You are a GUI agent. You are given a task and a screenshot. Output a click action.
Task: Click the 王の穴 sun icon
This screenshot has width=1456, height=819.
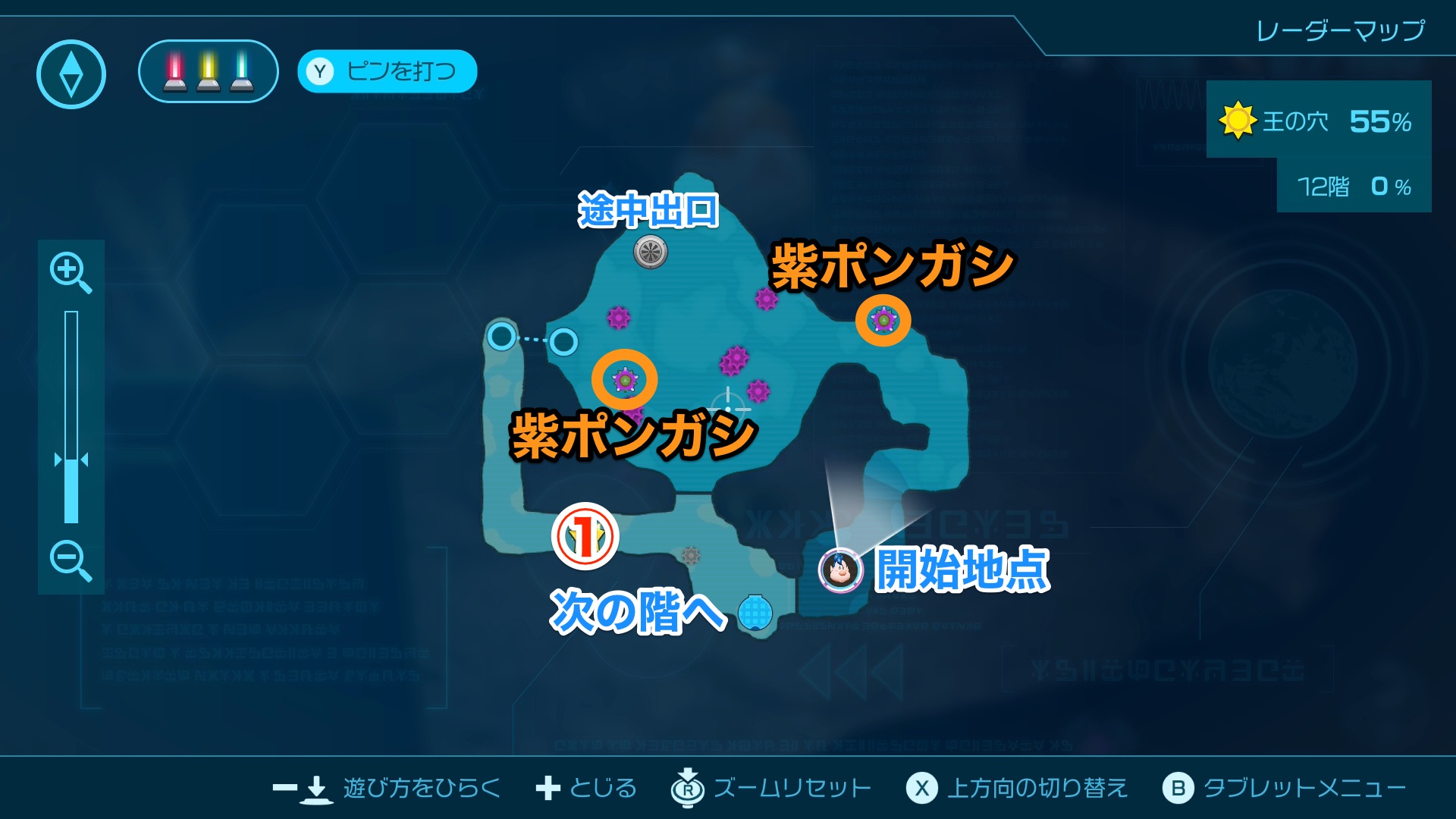tap(1238, 120)
